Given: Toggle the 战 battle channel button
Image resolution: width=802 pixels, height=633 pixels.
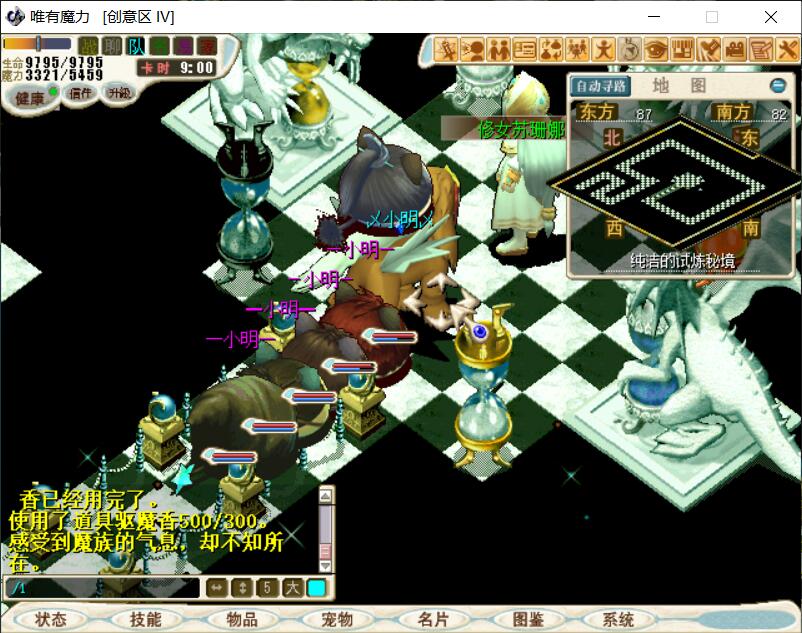Looking at the screenshot, I should 90,46.
